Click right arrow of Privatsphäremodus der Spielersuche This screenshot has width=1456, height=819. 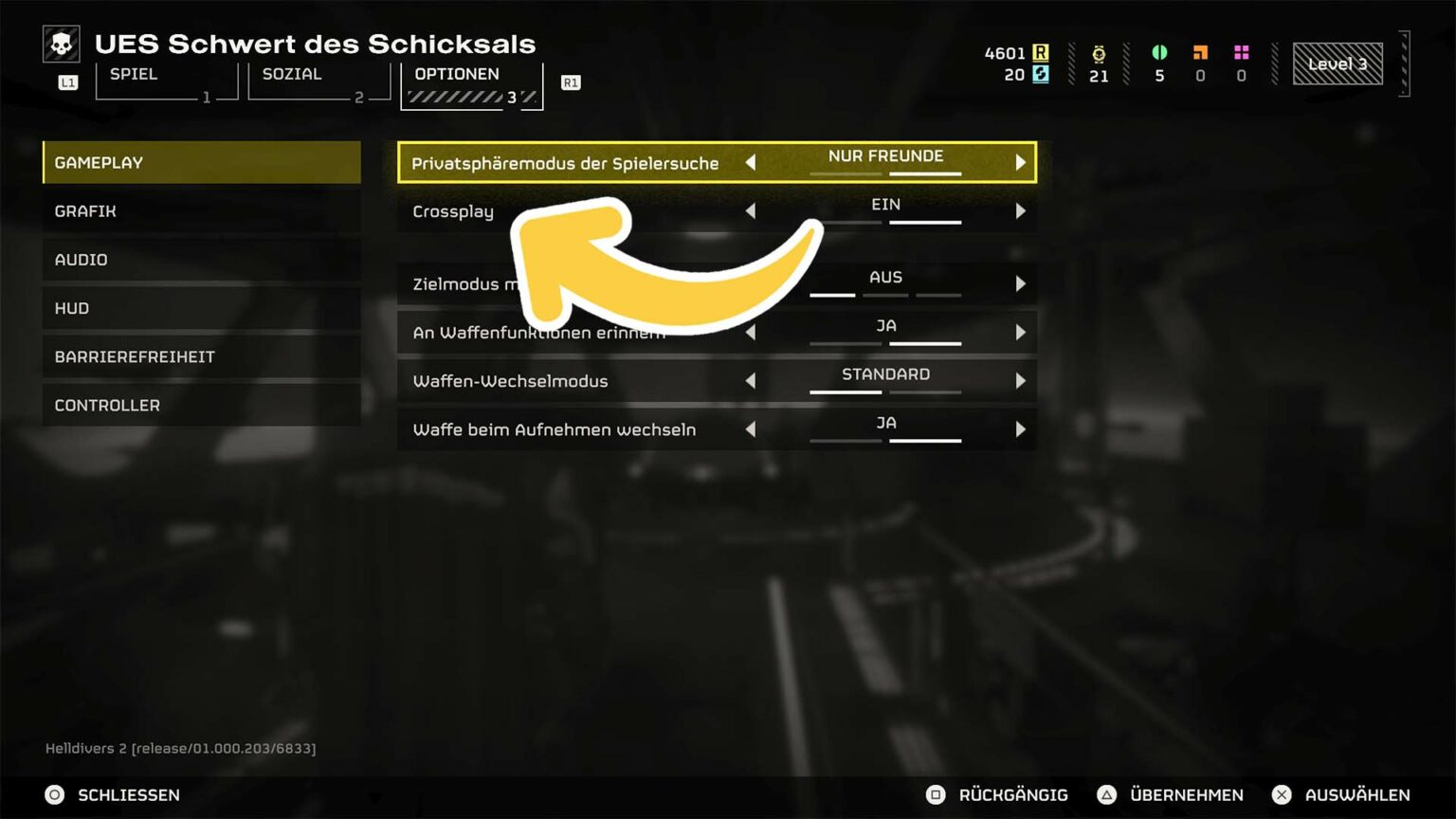pos(1020,163)
